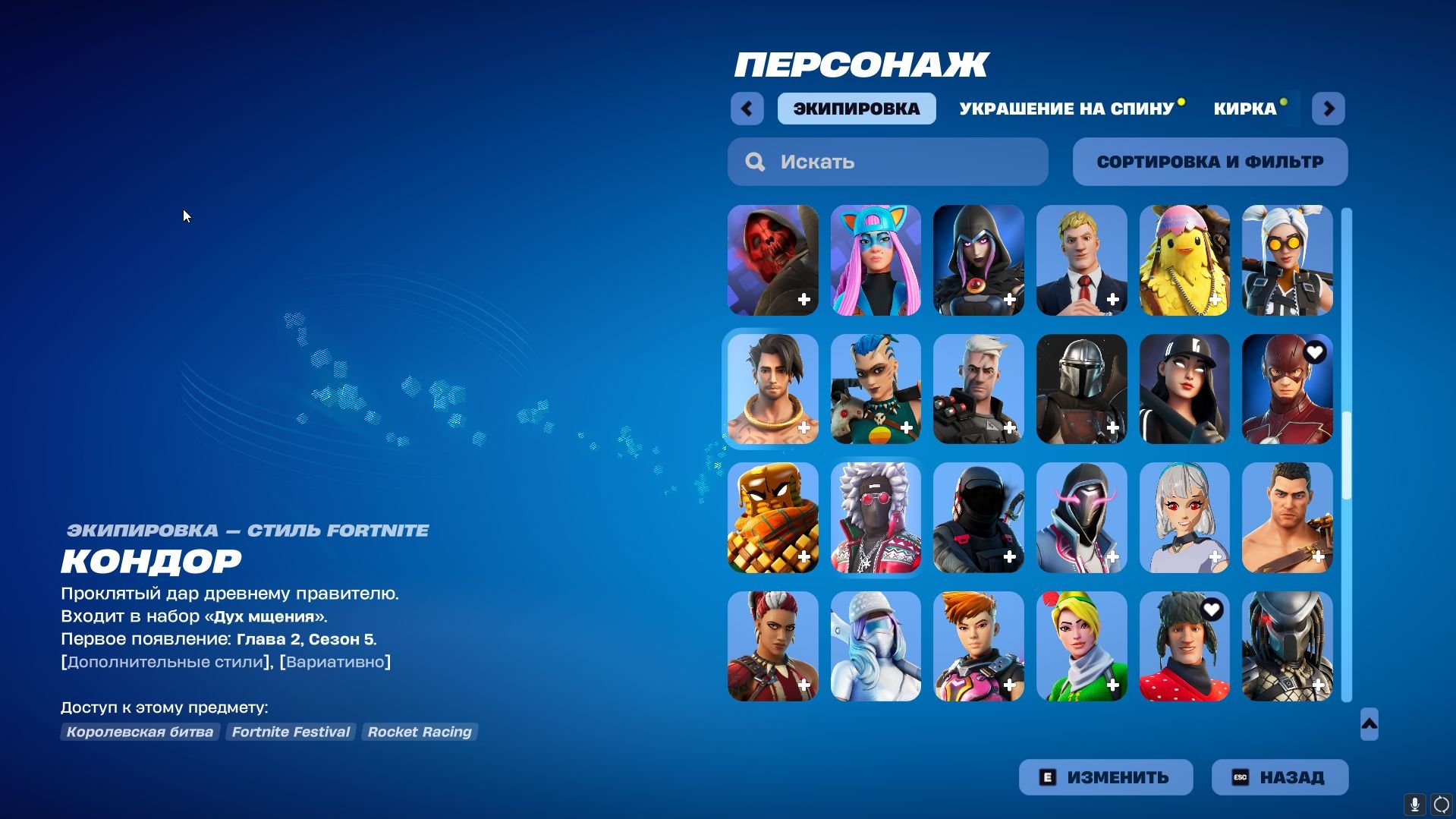Click the ИЗМЕНИТЬ button
The image size is (1456, 819).
pos(1105,776)
